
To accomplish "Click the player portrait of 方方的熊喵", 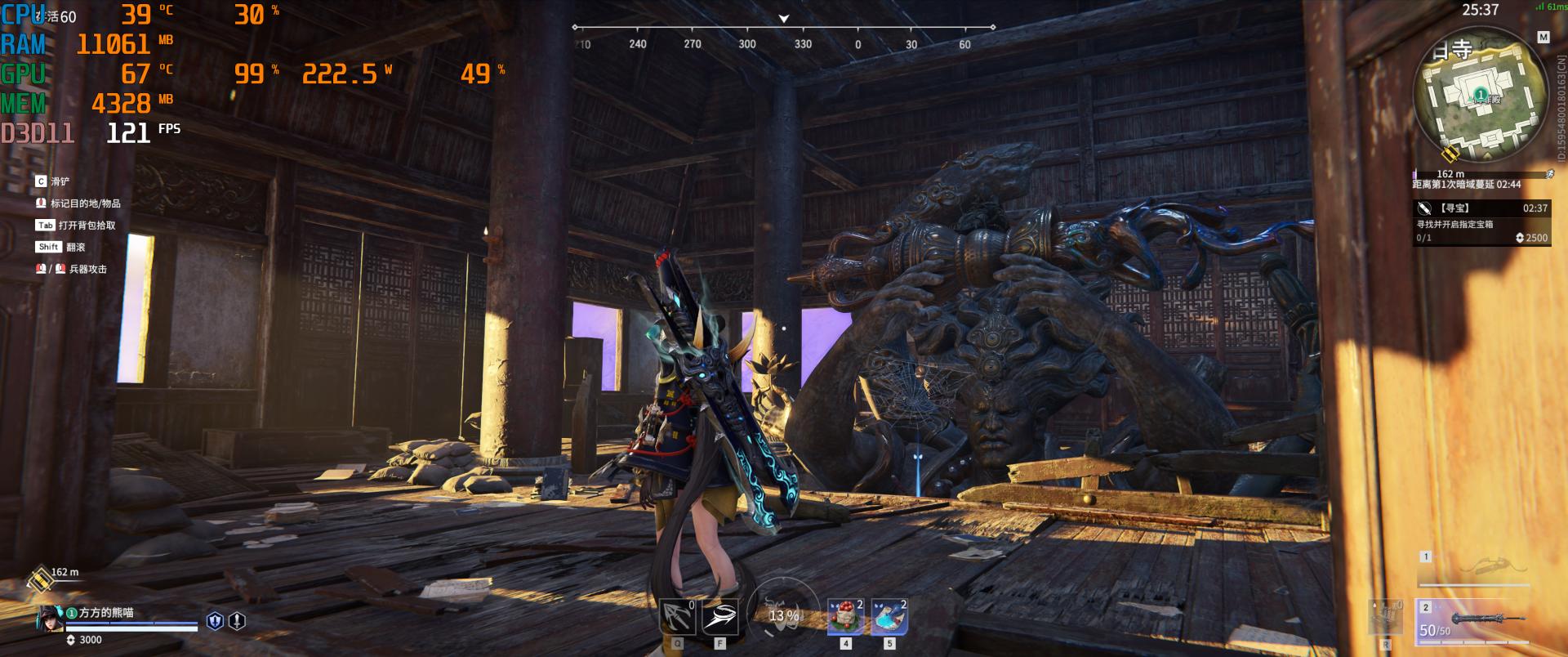I will (x=51, y=619).
